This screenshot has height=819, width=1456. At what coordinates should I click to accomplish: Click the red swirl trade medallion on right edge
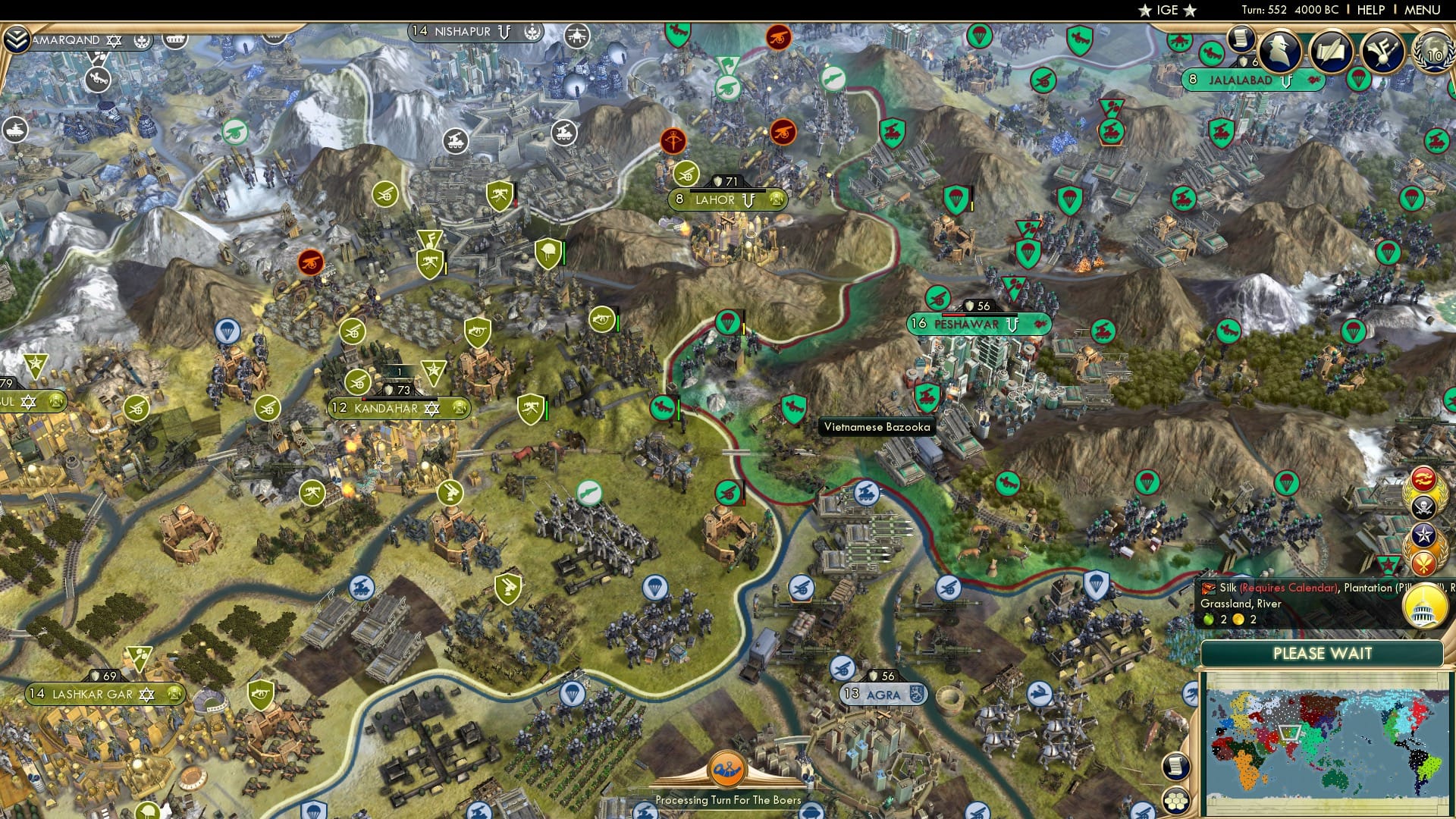point(1423,478)
